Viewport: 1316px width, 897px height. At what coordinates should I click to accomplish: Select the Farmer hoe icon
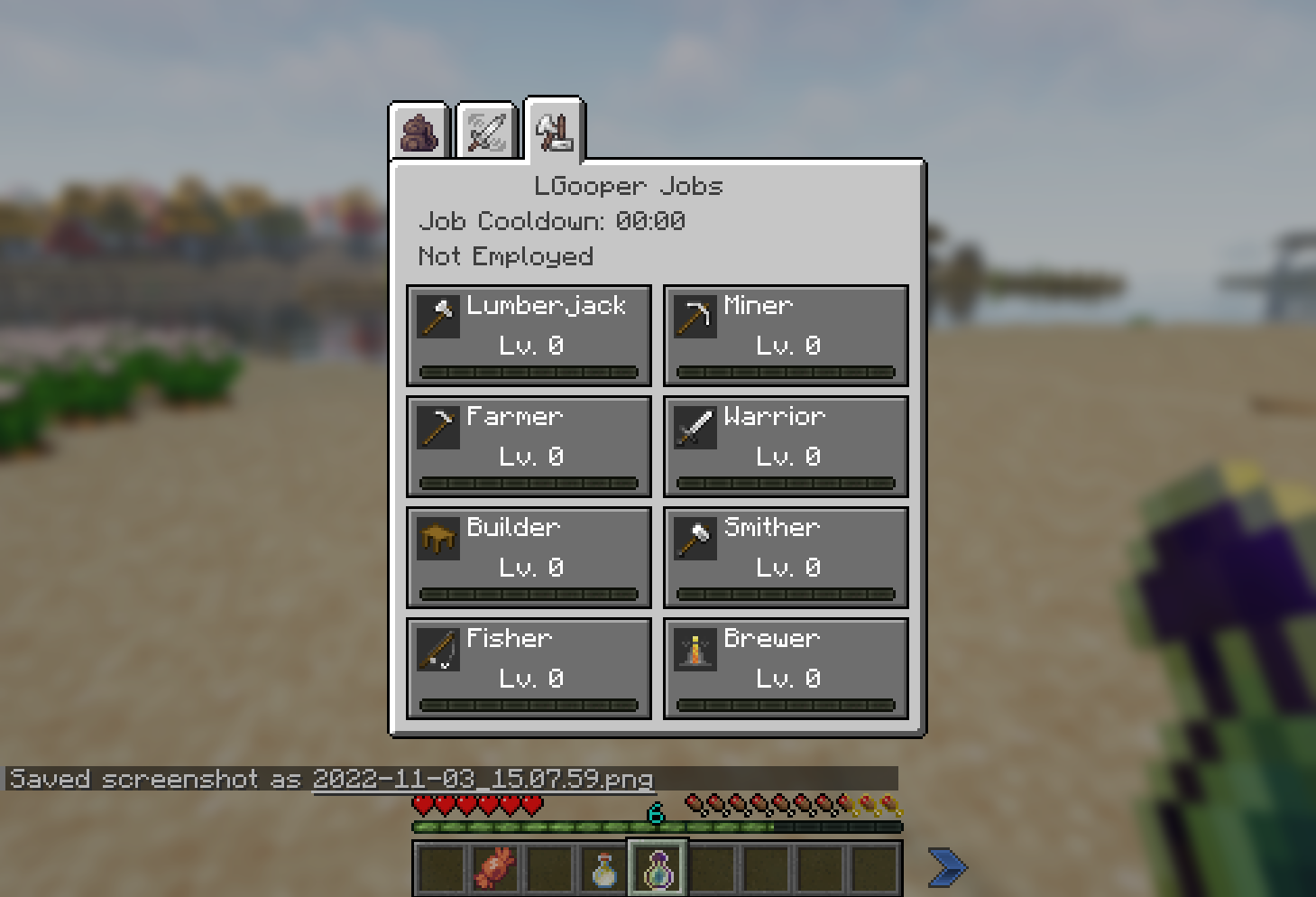point(438,427)
